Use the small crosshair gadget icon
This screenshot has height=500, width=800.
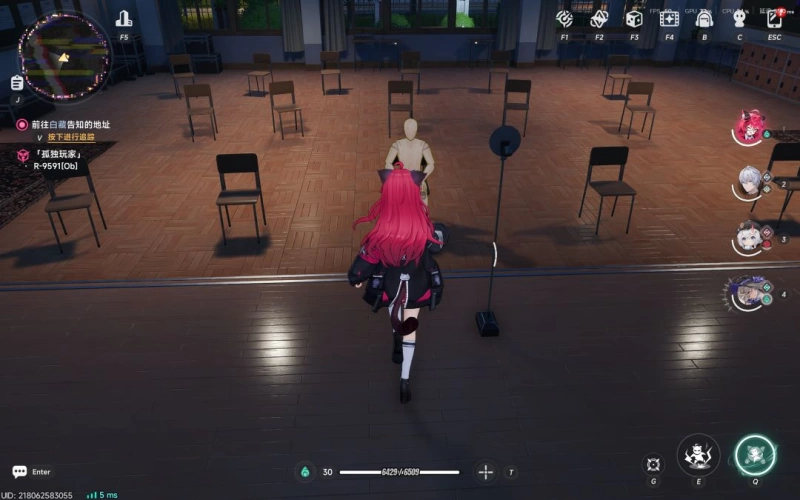[x=653, y=464]
